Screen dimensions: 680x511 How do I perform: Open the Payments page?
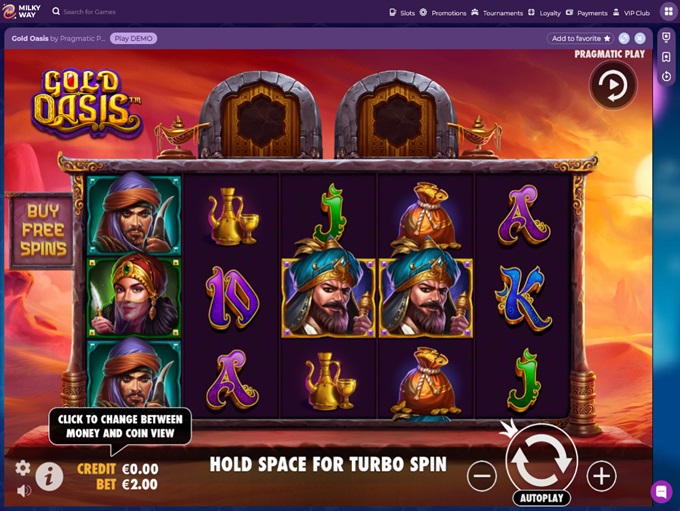(x=586, y=13)
